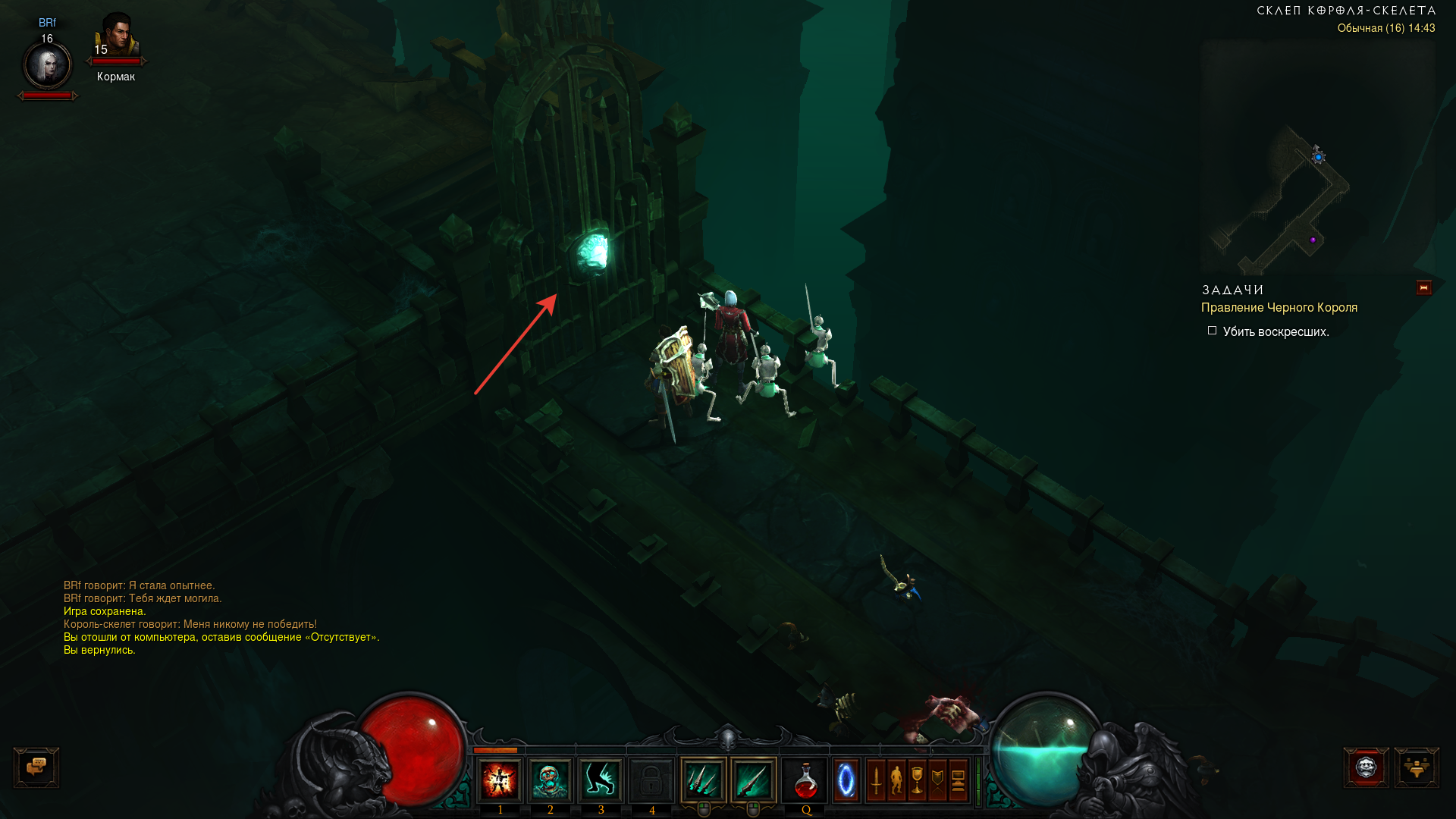Image resolution: width=1456 pixels, height=819 pixels.
Task: Click the Правление Черного Короля quest title
Action: coord(1279,308)
